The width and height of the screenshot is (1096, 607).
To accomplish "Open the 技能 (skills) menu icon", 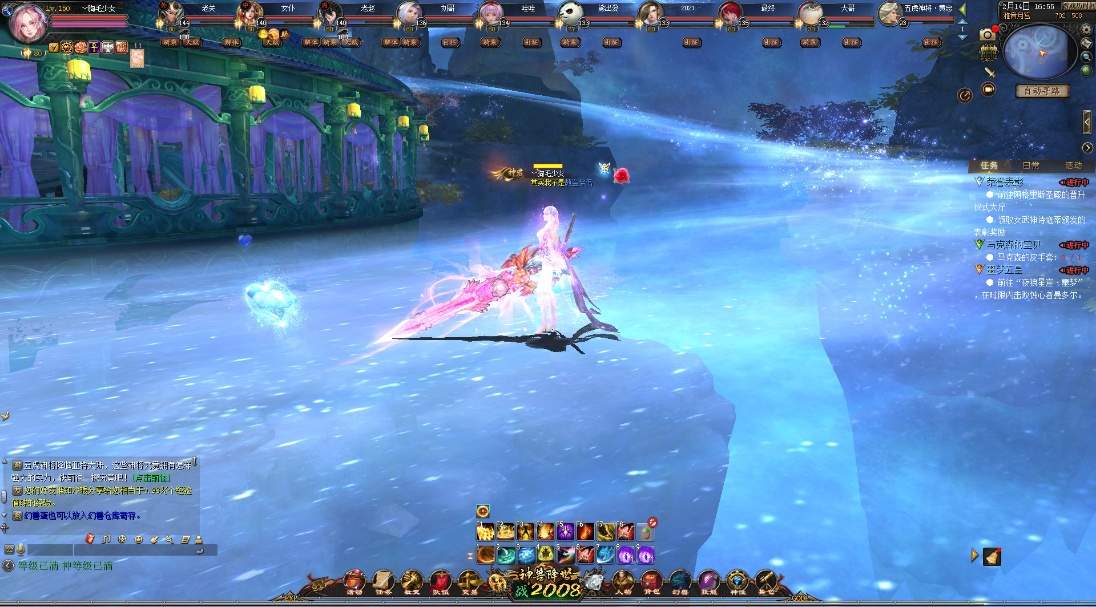I will pos(708,581).
